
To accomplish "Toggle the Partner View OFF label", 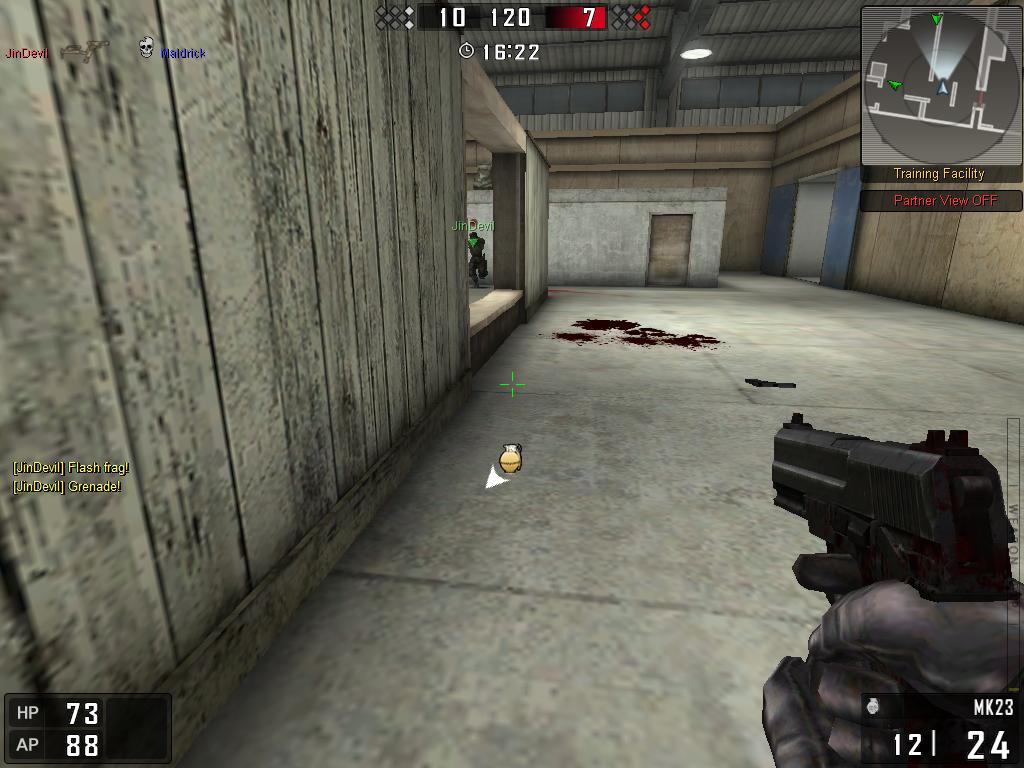I will click(945, 200).
